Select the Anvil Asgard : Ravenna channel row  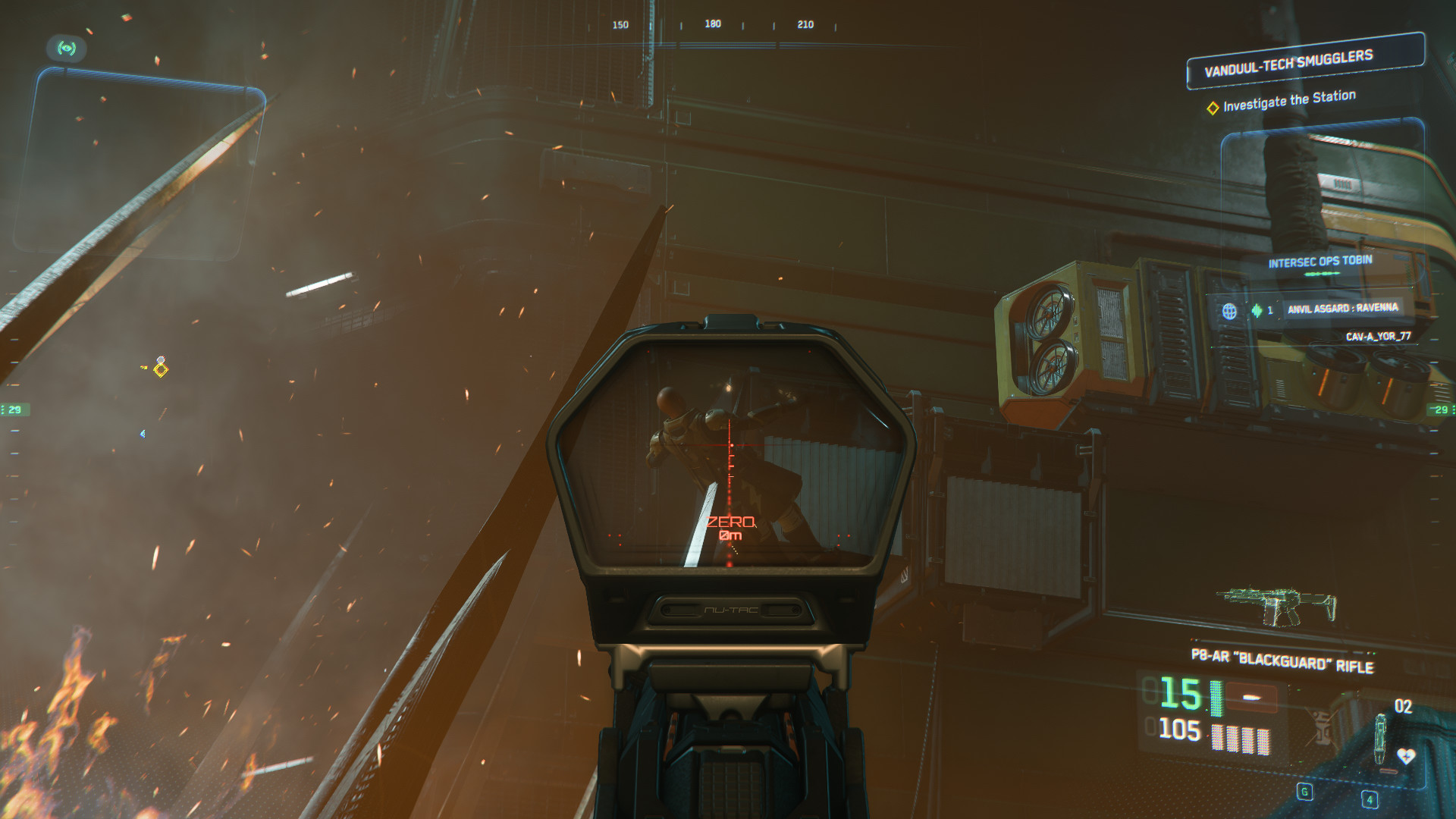point(1342,309)
